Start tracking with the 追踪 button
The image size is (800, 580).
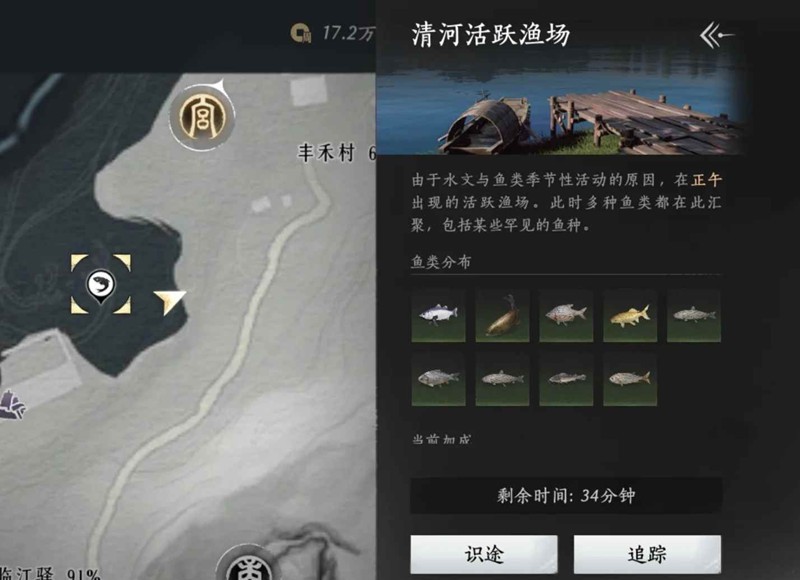(646, 554)
